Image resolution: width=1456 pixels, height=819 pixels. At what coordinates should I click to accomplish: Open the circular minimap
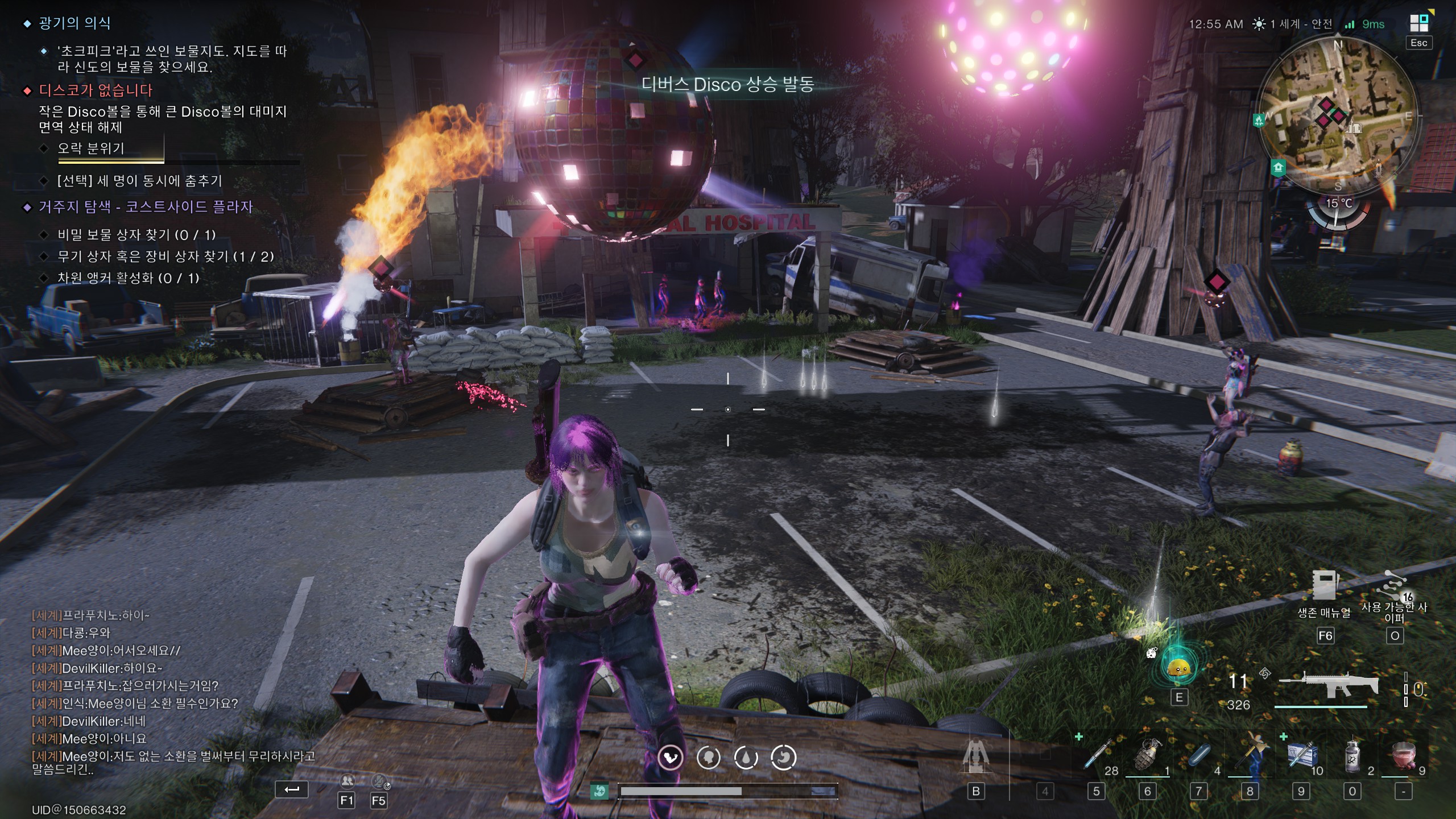1338,115
